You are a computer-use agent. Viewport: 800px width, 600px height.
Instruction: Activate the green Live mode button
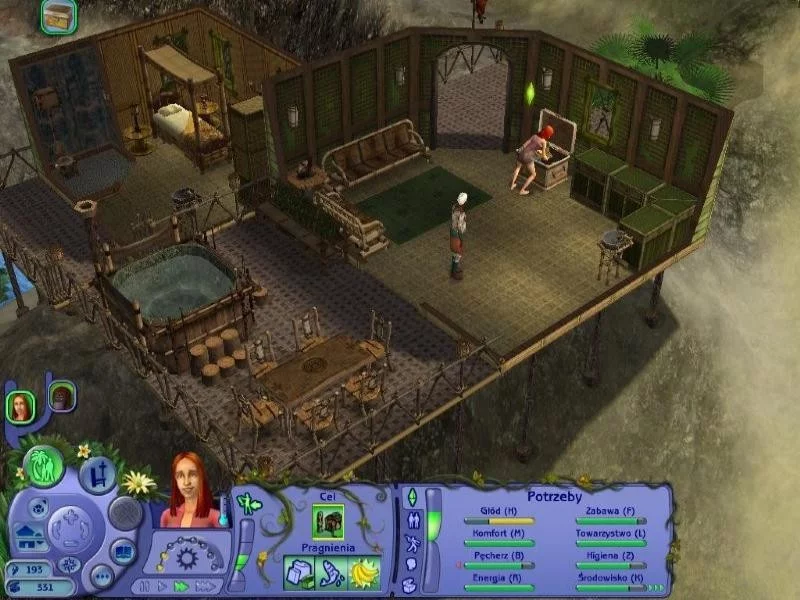pos(45,467)
